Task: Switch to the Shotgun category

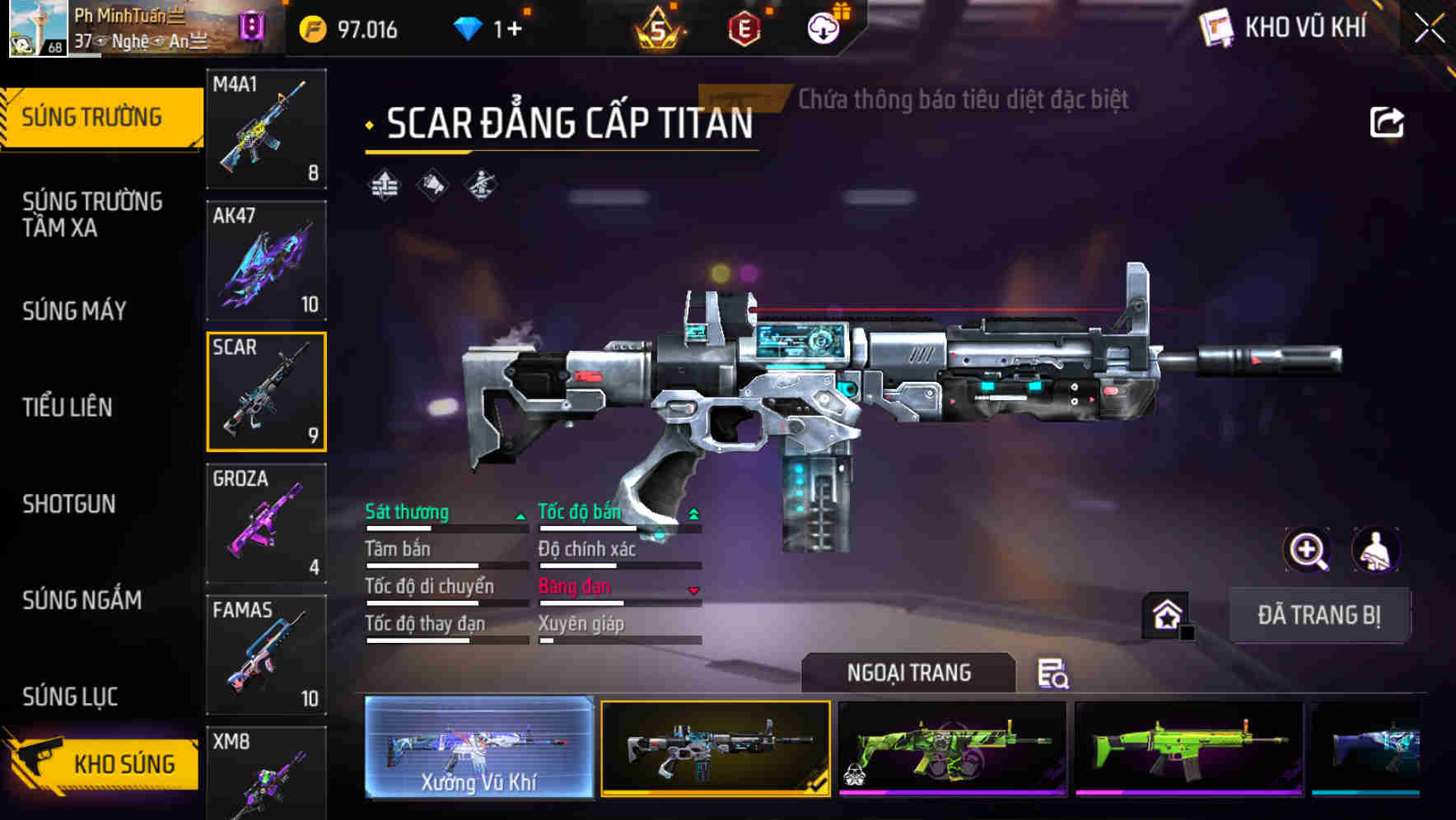Action: [x=69, y=504]
